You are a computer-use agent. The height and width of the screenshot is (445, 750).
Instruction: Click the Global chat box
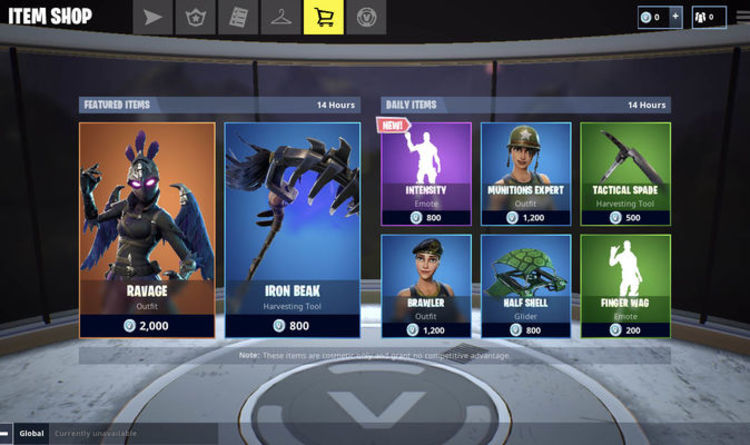(120, 433)
